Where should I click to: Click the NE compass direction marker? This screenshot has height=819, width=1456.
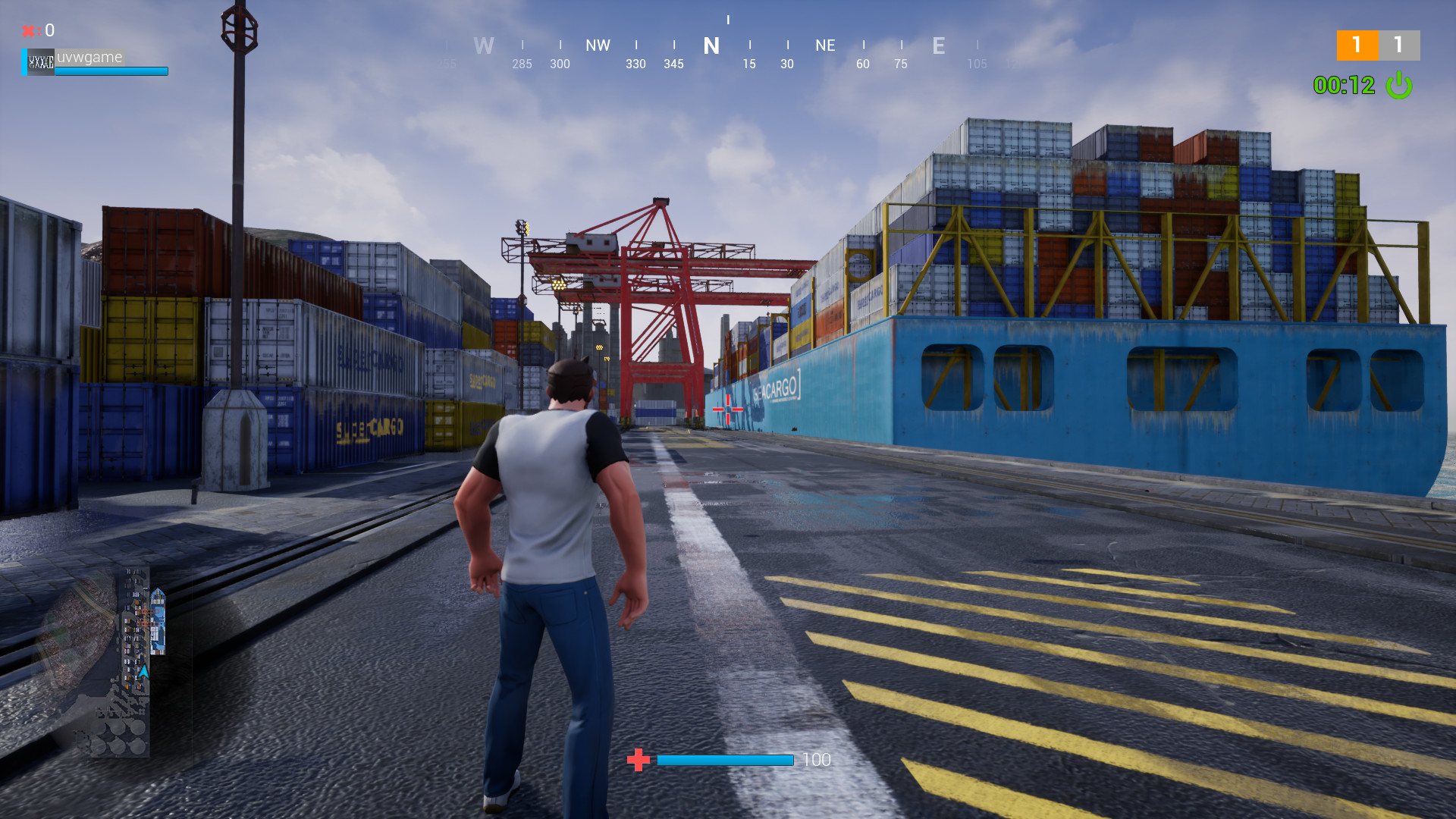pyautogui.click(x=825, y=46)
